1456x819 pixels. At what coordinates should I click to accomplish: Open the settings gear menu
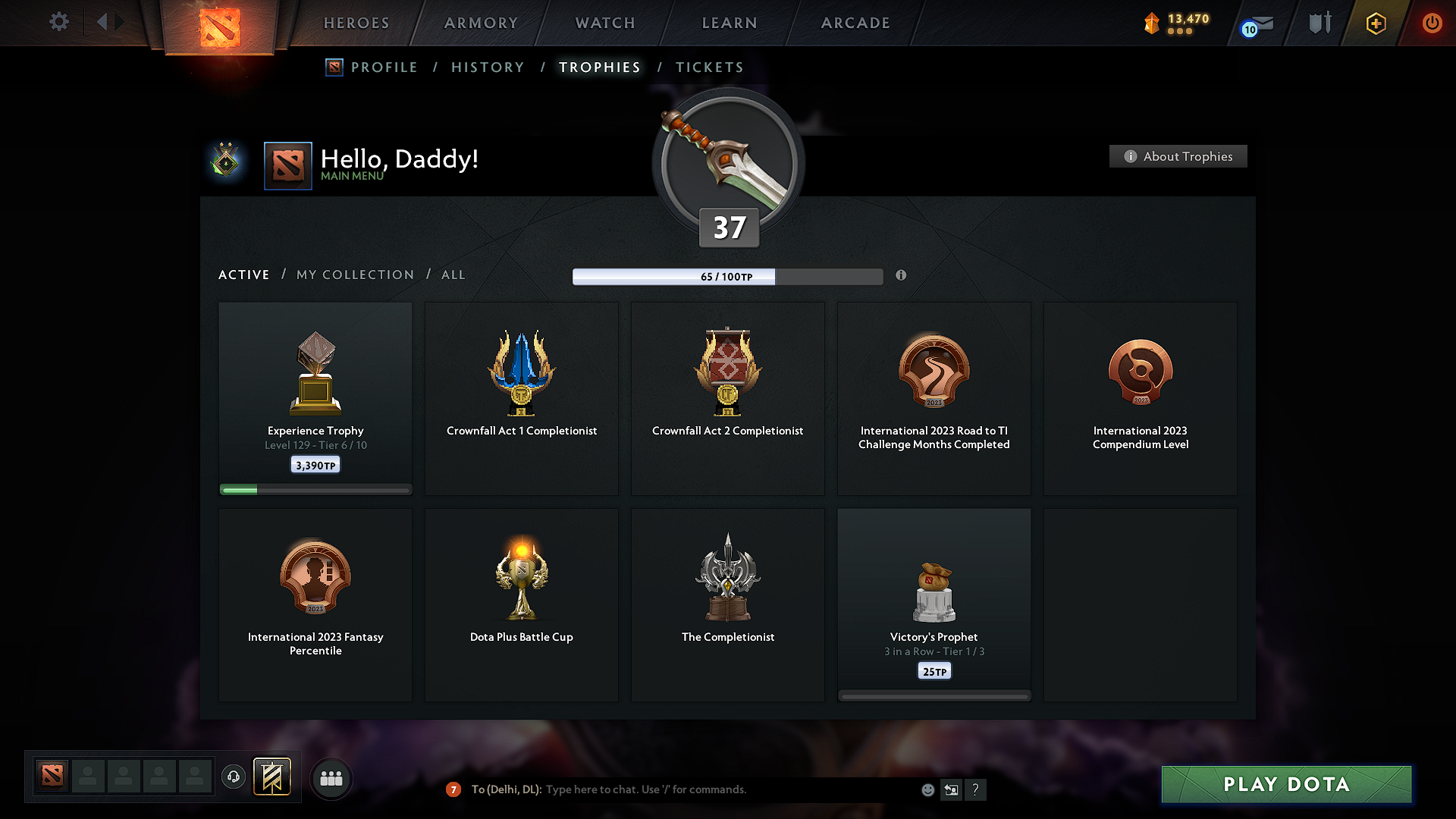58,22
